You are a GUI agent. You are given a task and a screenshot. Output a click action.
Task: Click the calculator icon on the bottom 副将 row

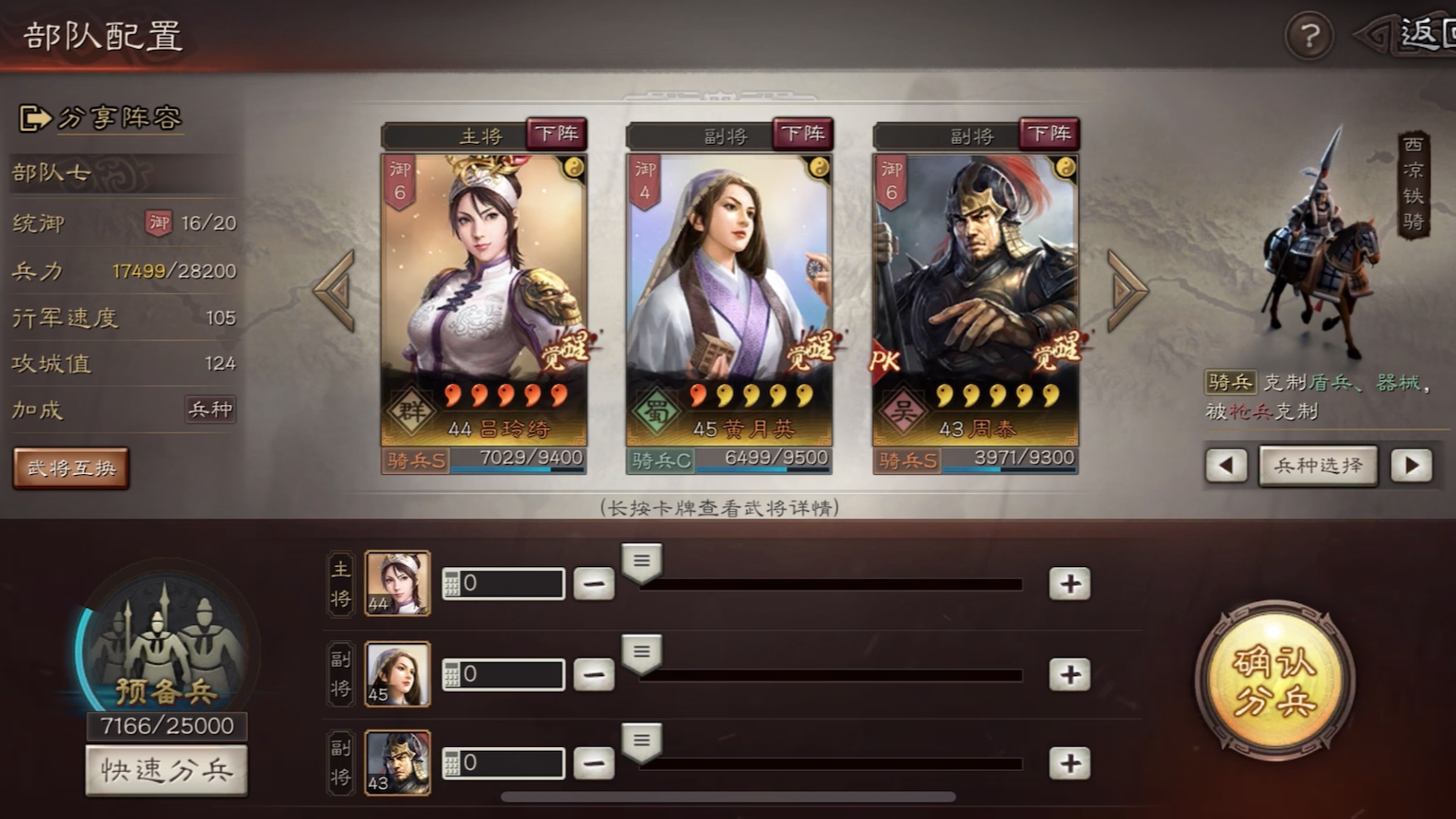pyautogui.click(x=454, y=762)
